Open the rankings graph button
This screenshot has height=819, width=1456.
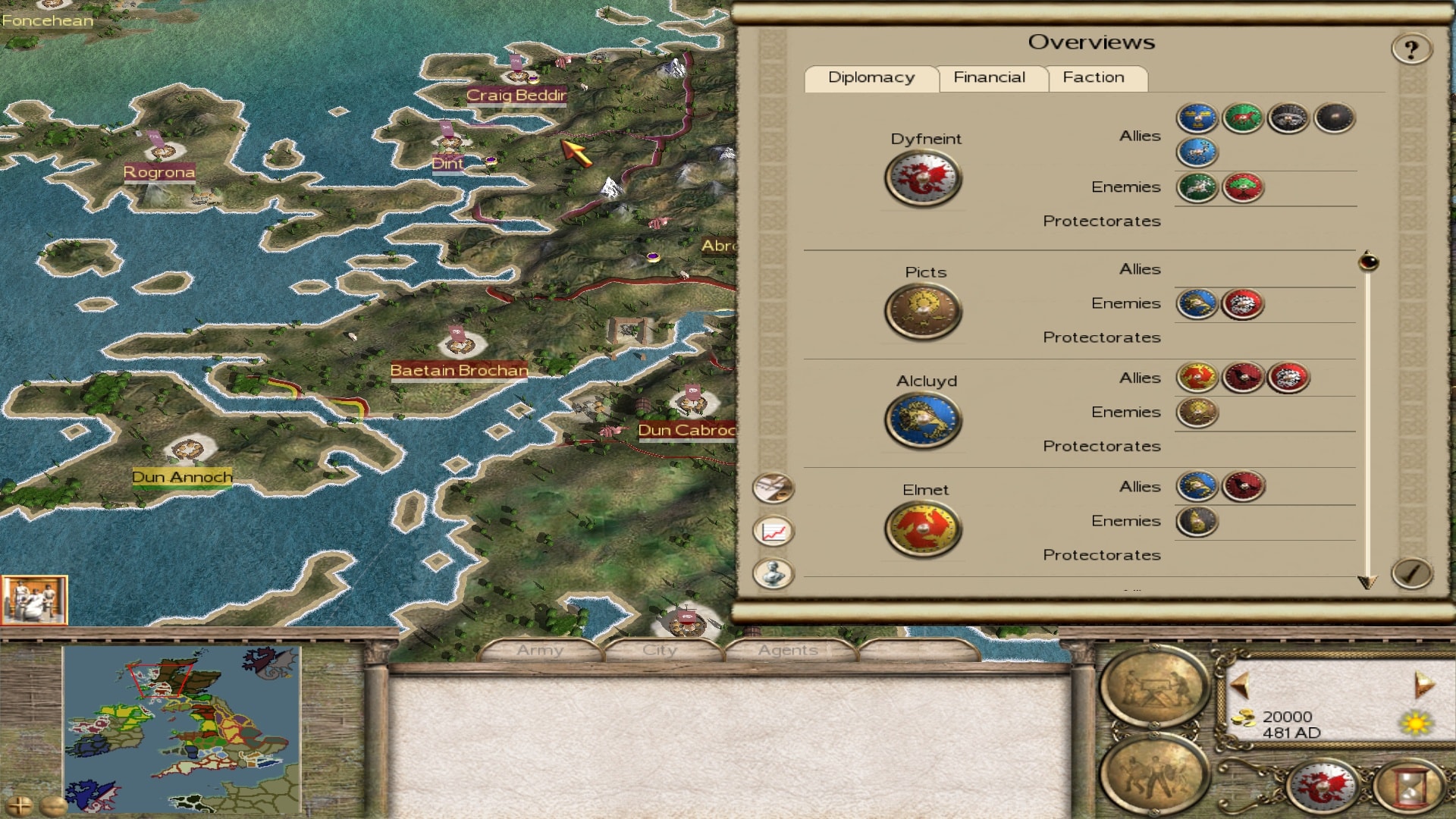tap(773, 531)
